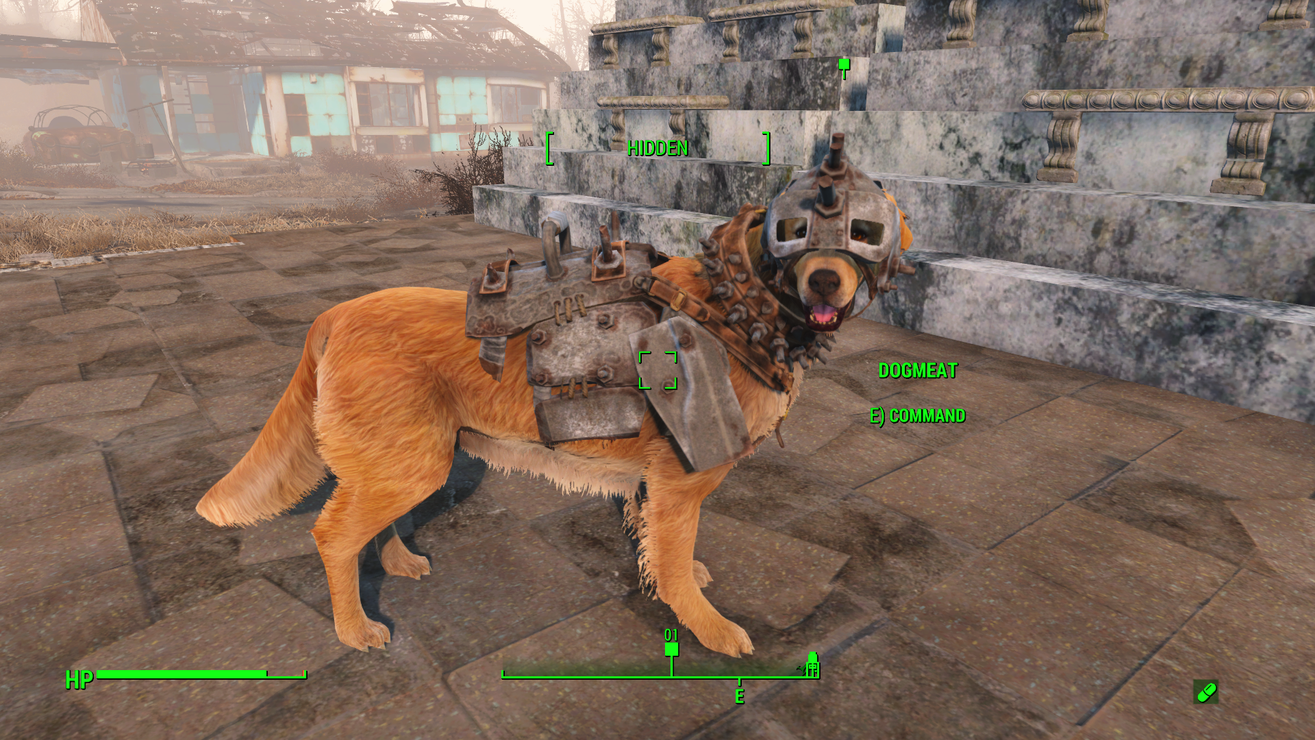This screenshot has height=740, width=1315.
Task: Click the location marker at the compass's right end
Action: pos(812,665)
